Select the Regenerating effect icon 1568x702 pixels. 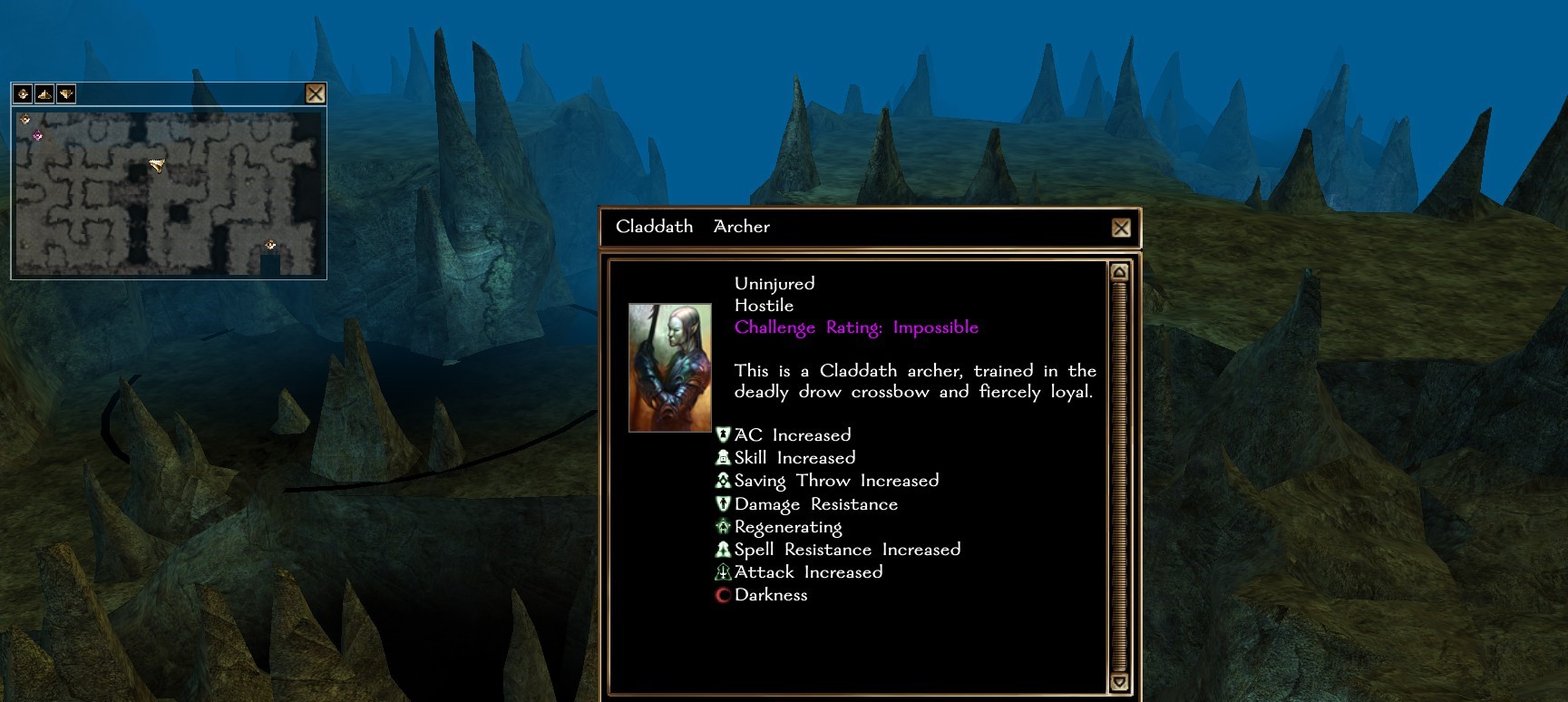[723, 527]
